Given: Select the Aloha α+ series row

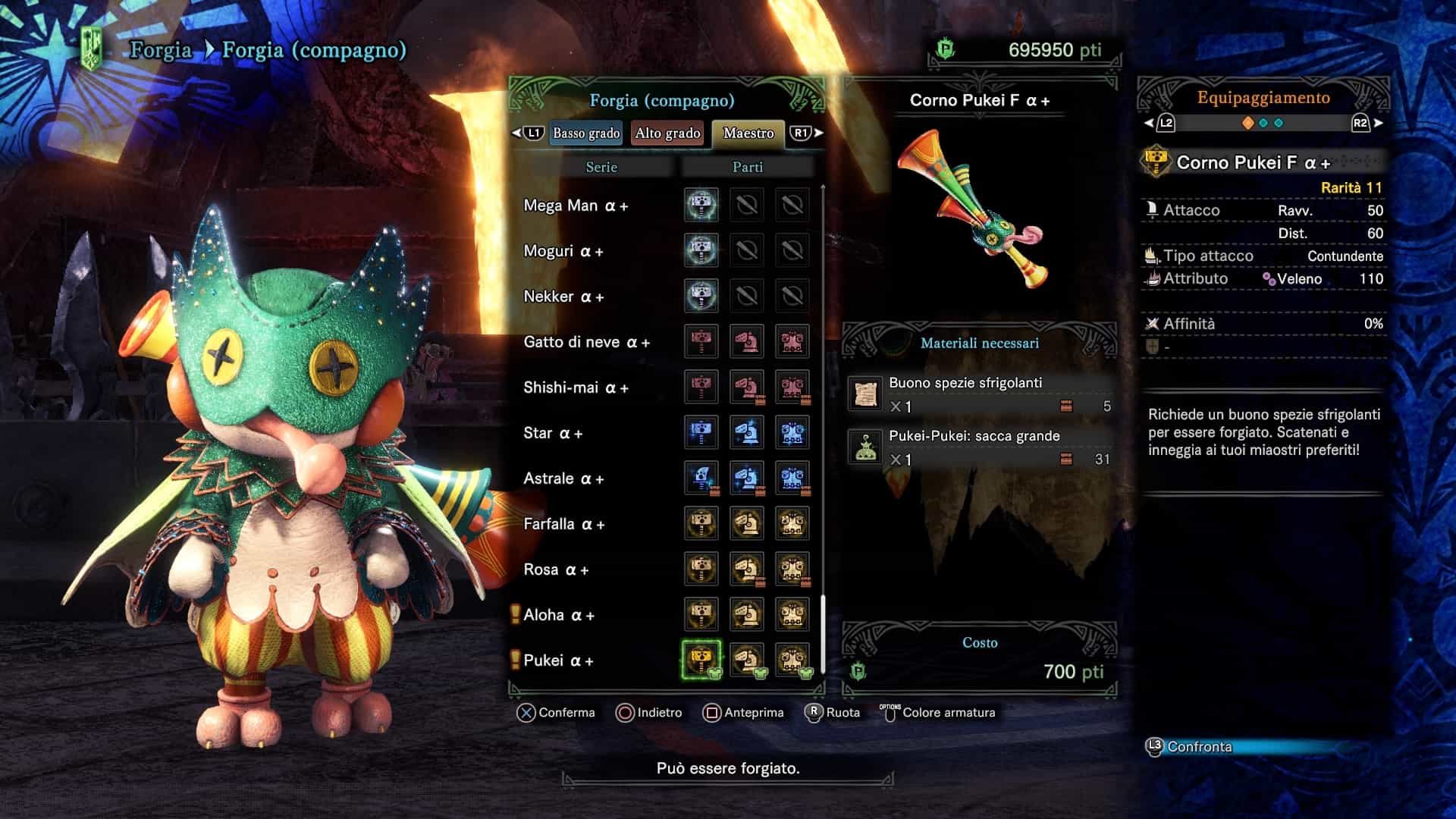Looking at the screenshot, I should pyautogui.click(x=559, y=615).
